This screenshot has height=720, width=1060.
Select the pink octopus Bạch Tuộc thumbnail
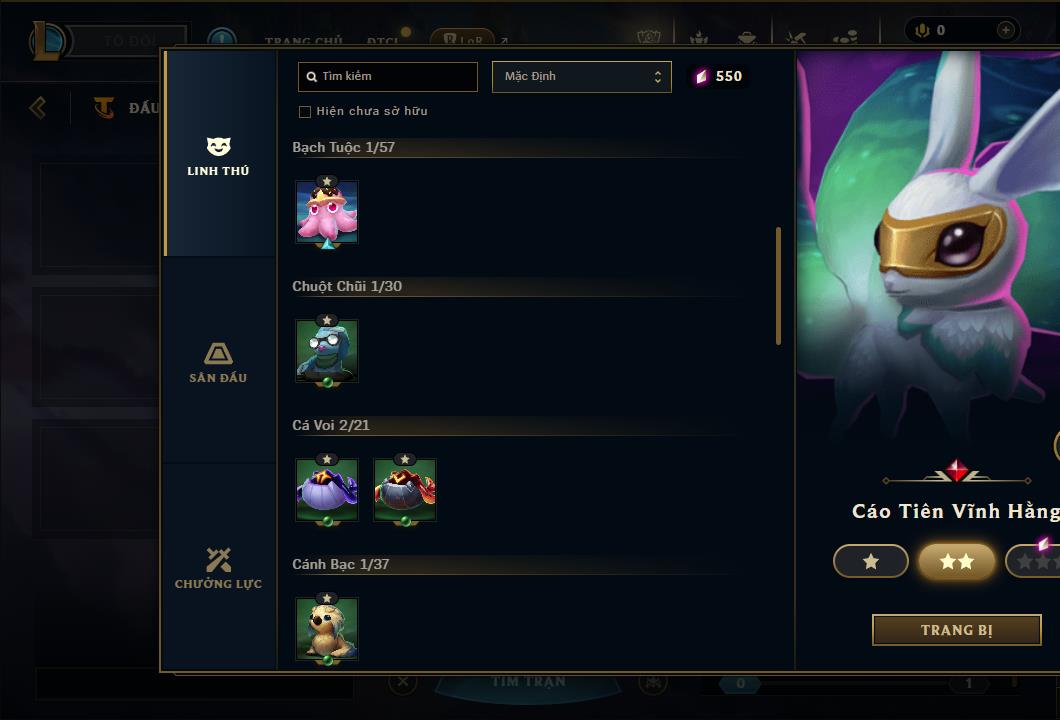pos(327,212)
